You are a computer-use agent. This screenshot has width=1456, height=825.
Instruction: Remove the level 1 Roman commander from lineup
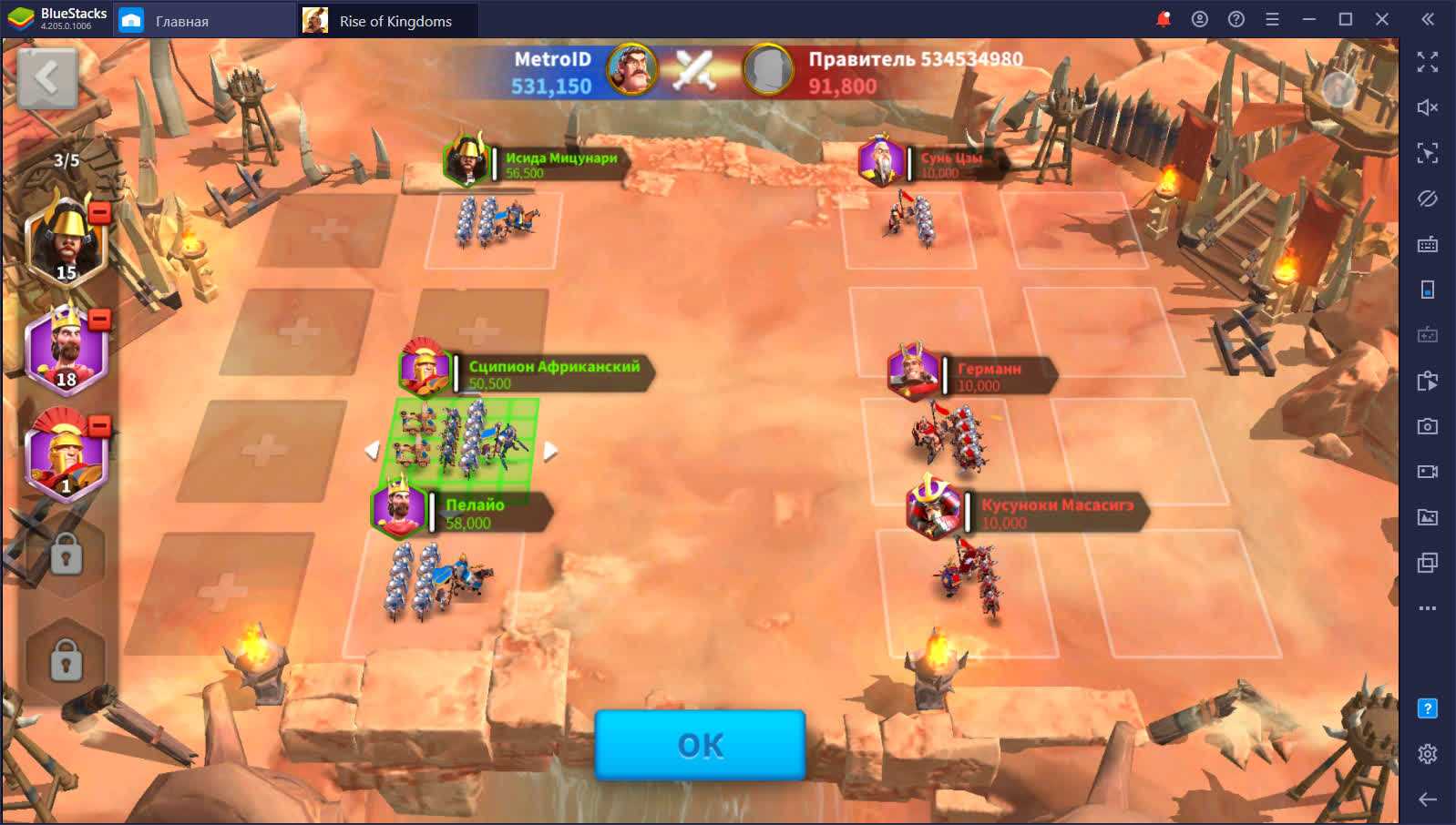click(x=100, y=425)
